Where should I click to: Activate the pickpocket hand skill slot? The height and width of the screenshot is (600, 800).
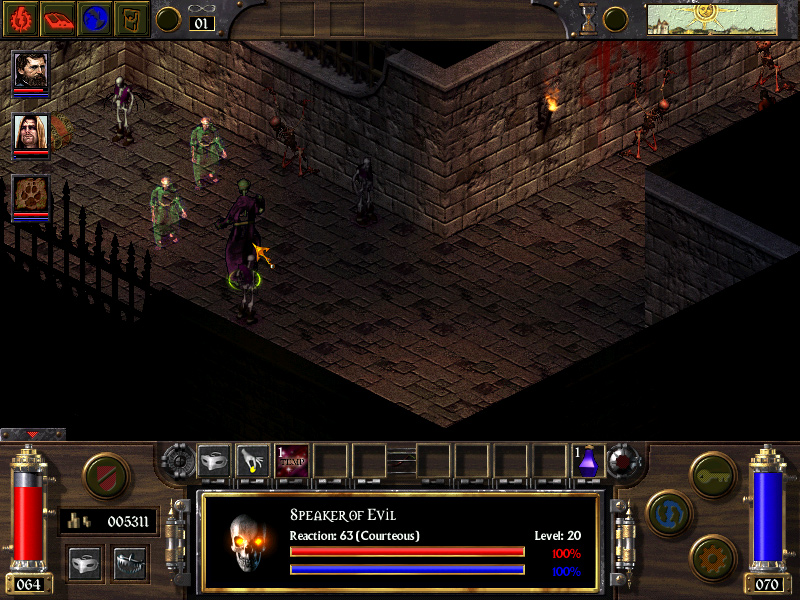[252, 461]
